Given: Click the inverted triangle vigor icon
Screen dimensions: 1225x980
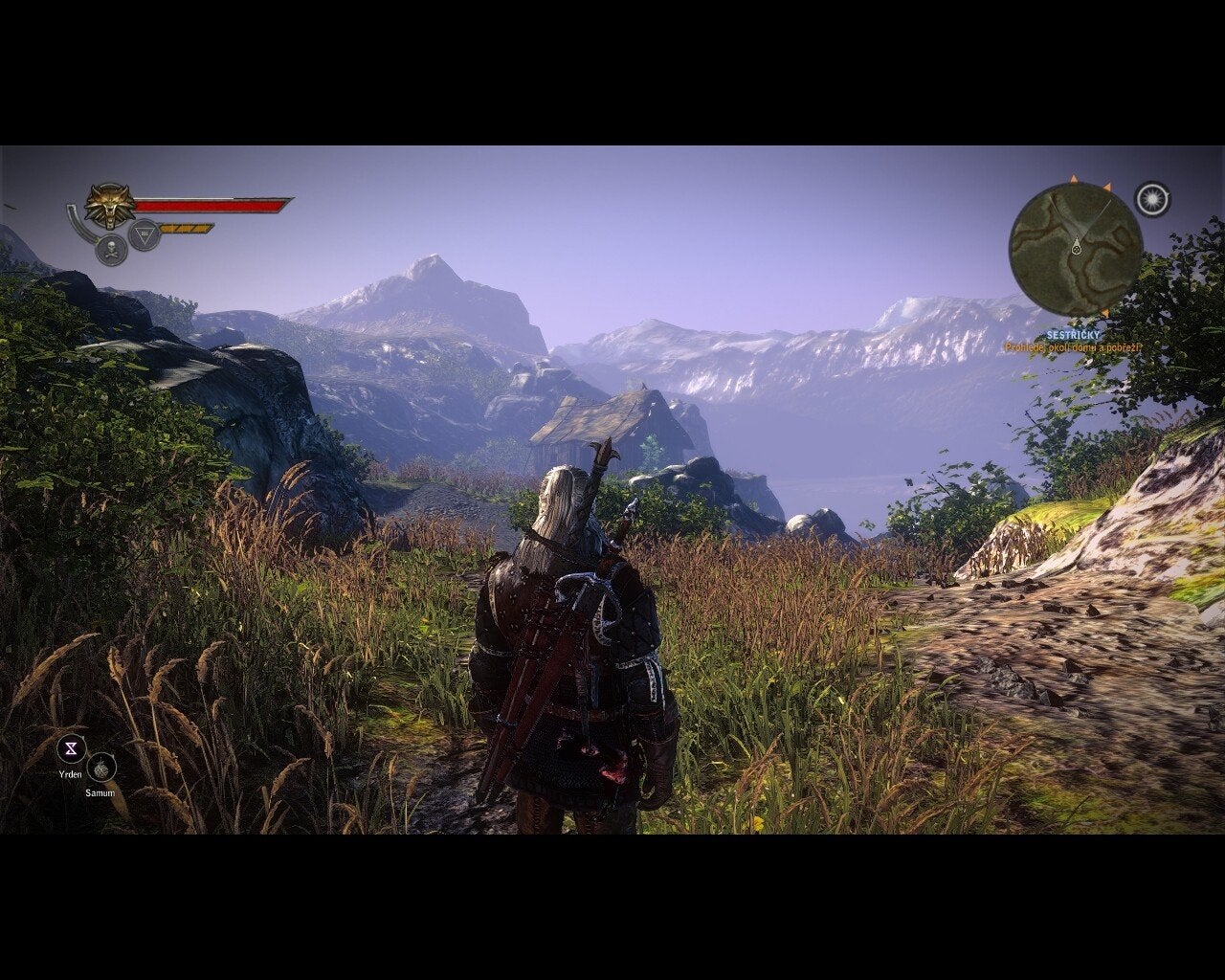Looking at the screenshot, I should pyautogui.click(x=144, y=234).
